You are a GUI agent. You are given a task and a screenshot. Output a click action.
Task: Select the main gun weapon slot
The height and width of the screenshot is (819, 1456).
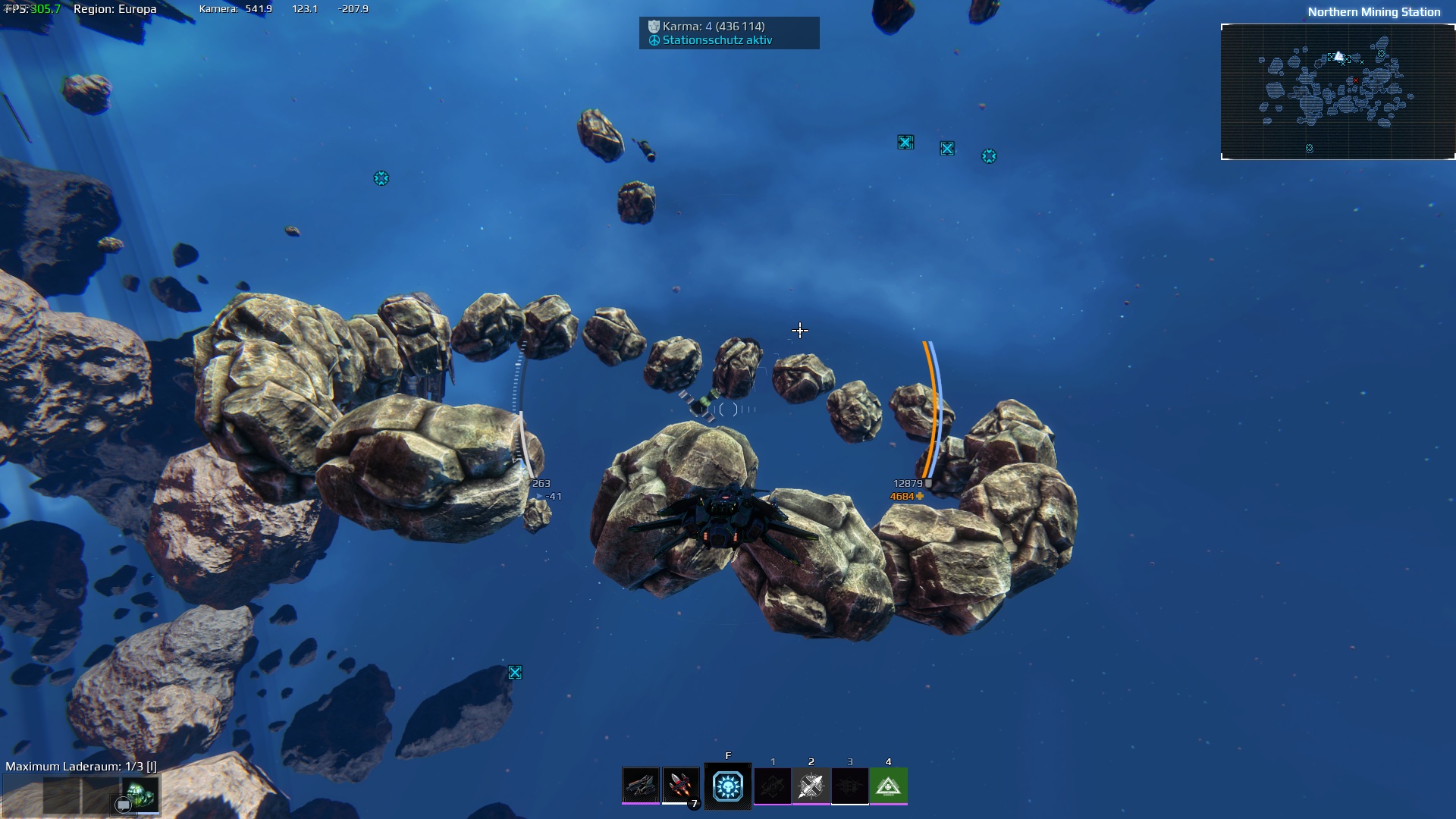[641, 786]
